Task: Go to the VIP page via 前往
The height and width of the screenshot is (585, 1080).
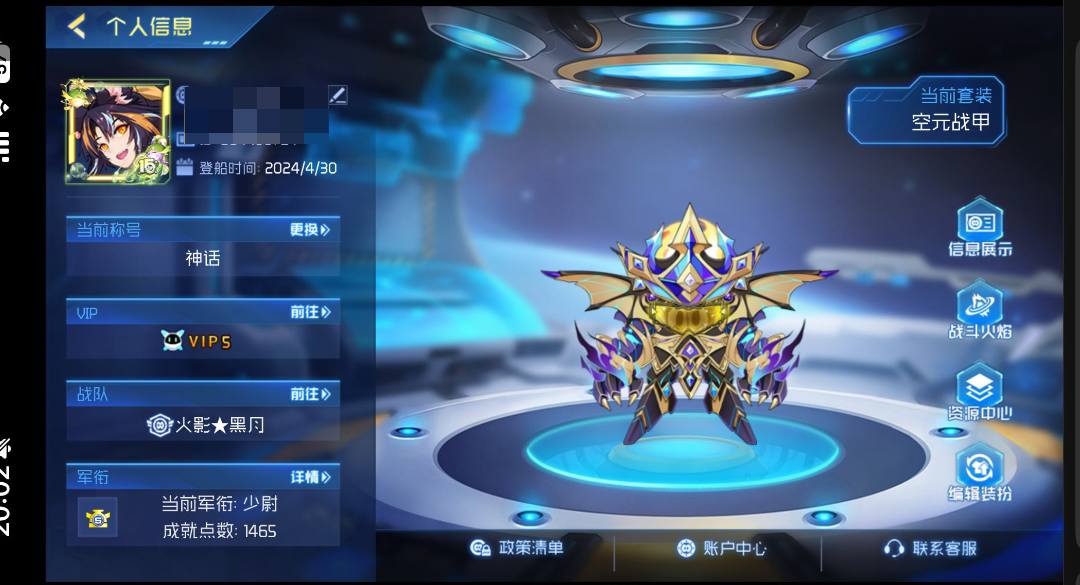Action: tap(310, 312)
